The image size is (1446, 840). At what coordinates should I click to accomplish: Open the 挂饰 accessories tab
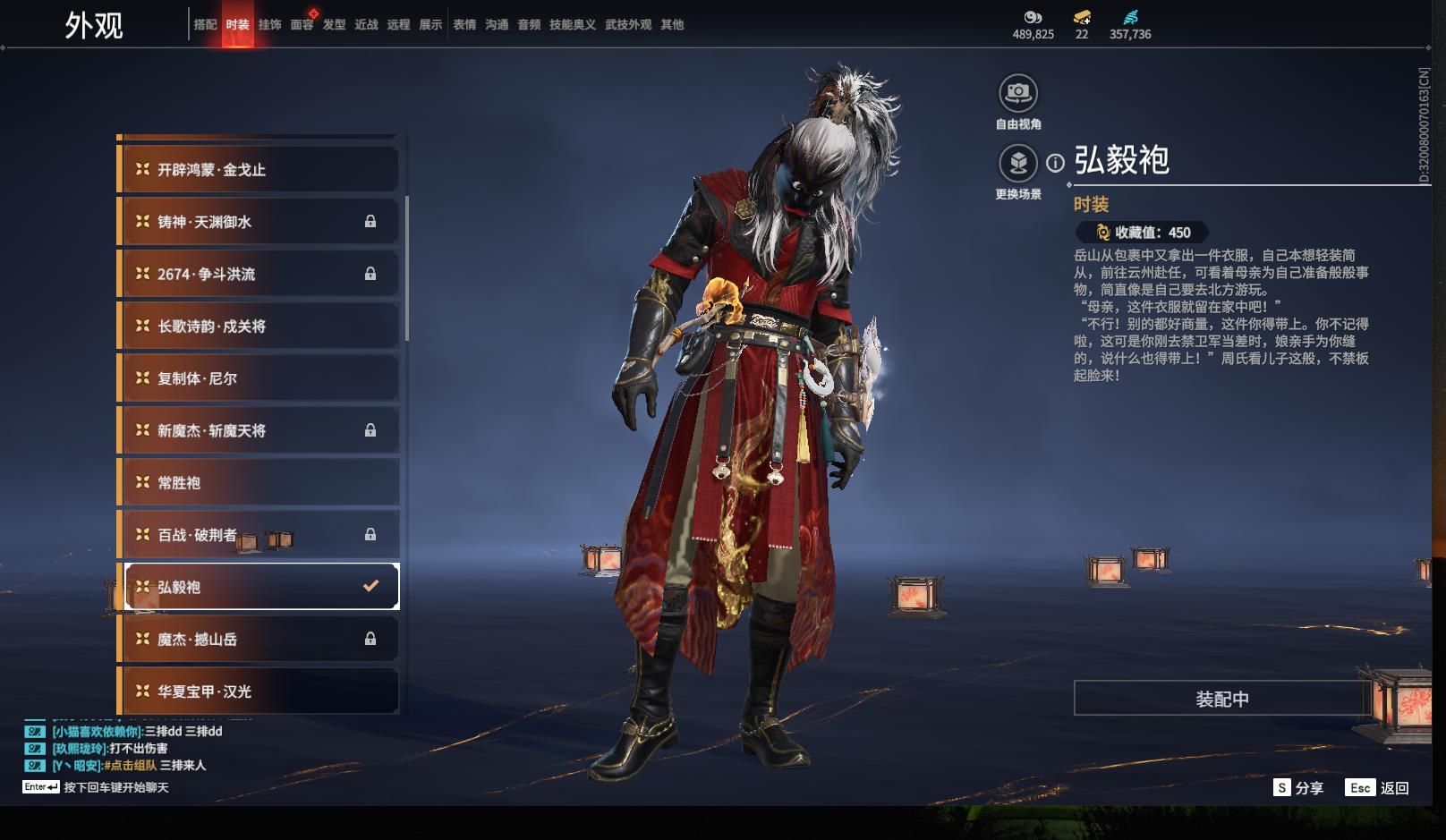(x=269, y=25)
